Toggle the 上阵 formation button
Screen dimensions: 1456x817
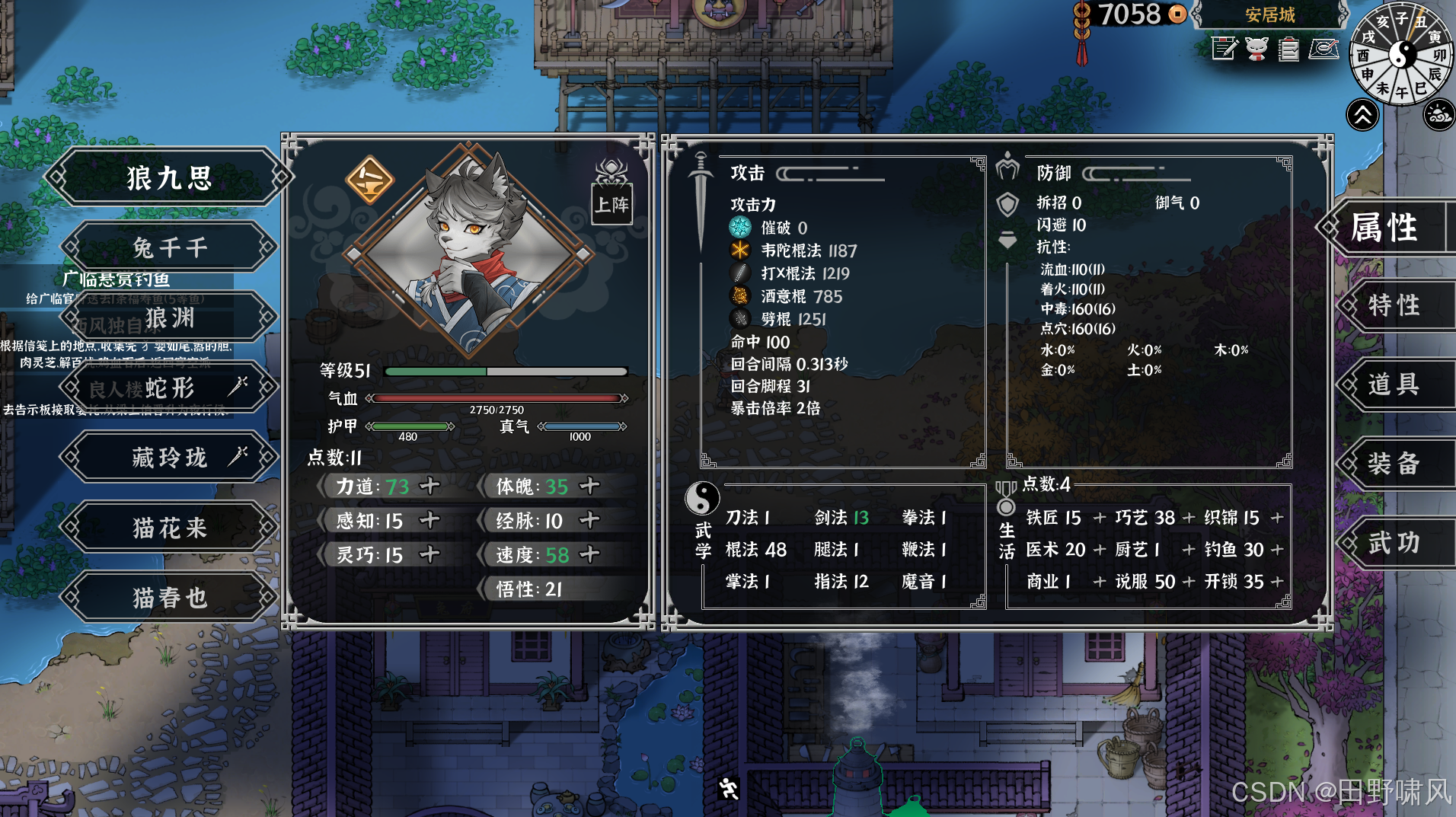pos(611,204)
